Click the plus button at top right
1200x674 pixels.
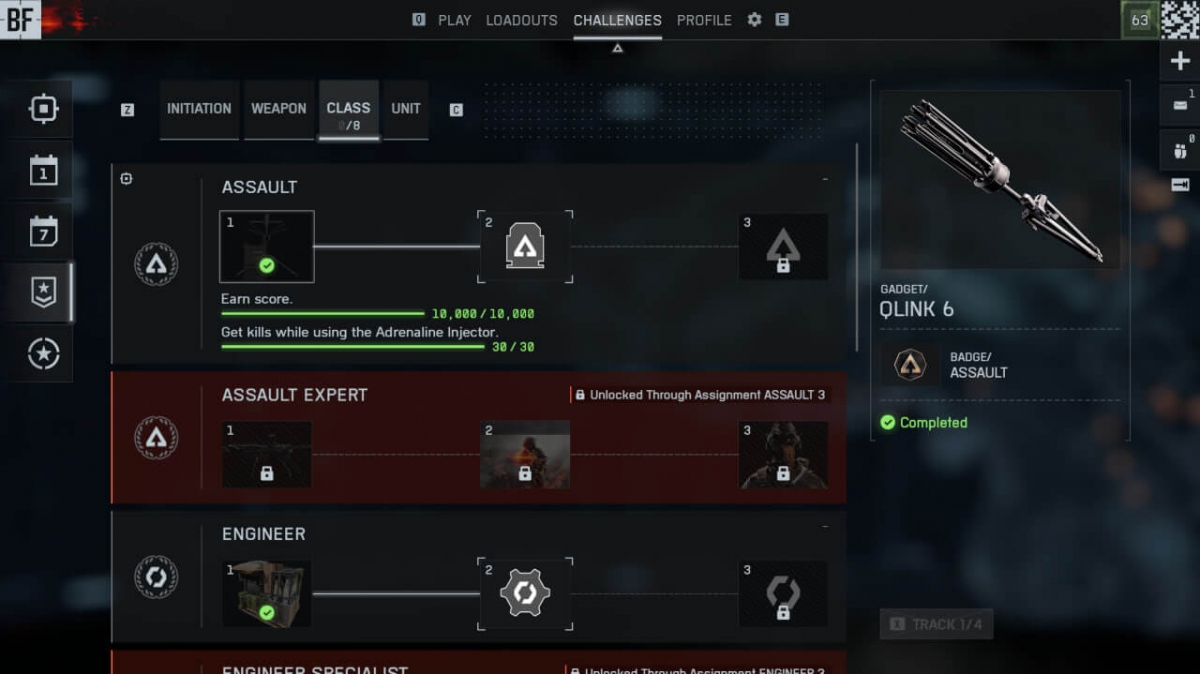(1180, 61)
